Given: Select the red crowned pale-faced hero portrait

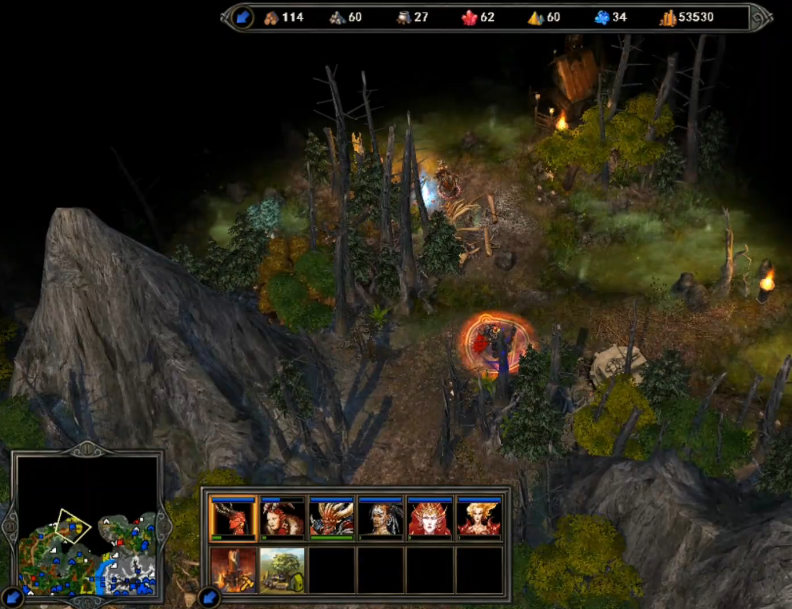Looking at the screenshot, I should coord(430,519).
